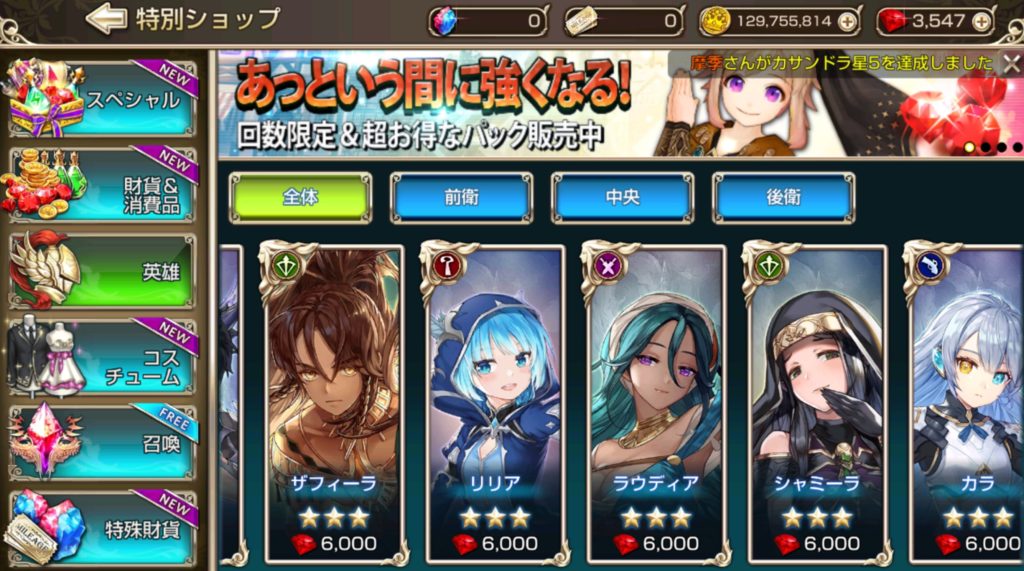Screen dimensions: 1024x571
Task: Filter heroes by 中央
Action: pyautogui.click(x=622, y=197)
